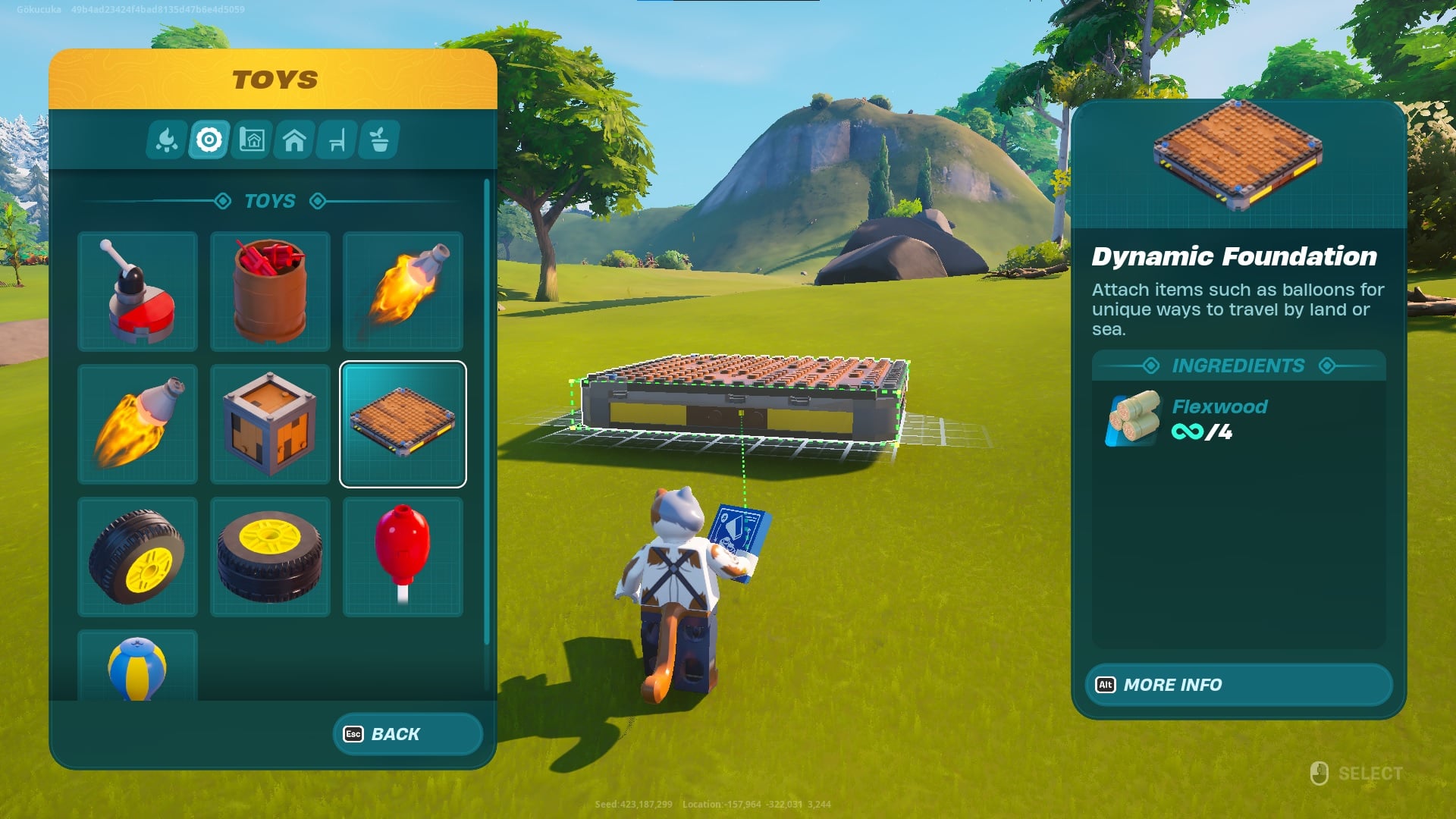Open the Blueprints category tab
Screen dimensions: 1456x819
click(253, 140)
